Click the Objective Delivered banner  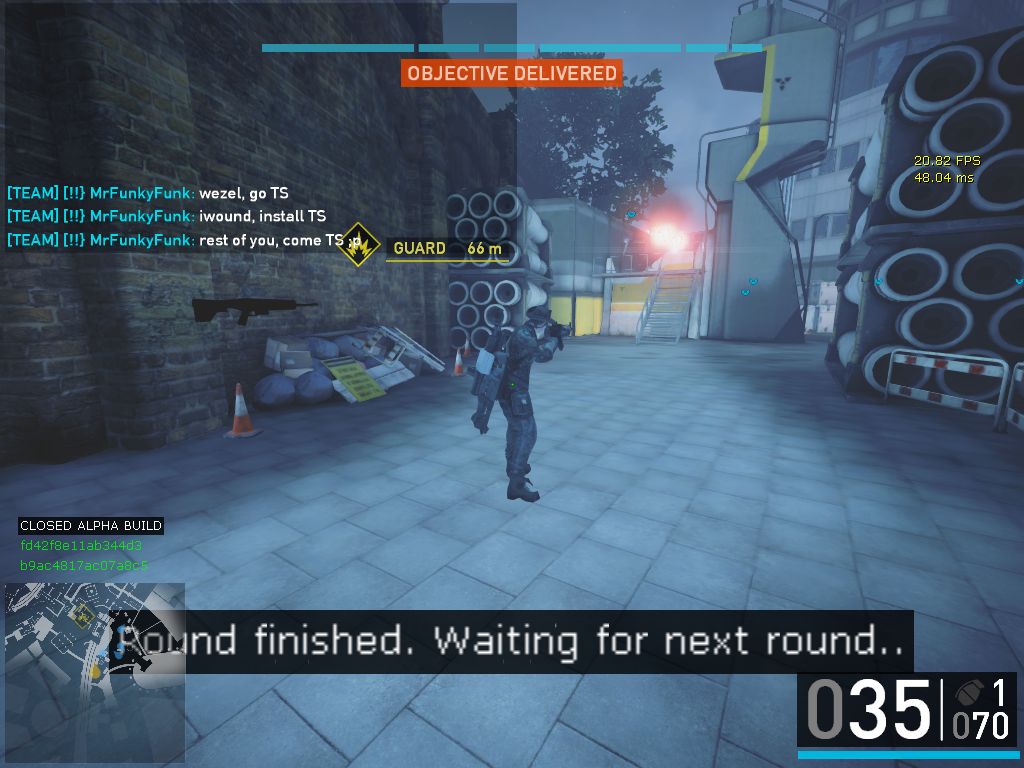click(511, 74)
